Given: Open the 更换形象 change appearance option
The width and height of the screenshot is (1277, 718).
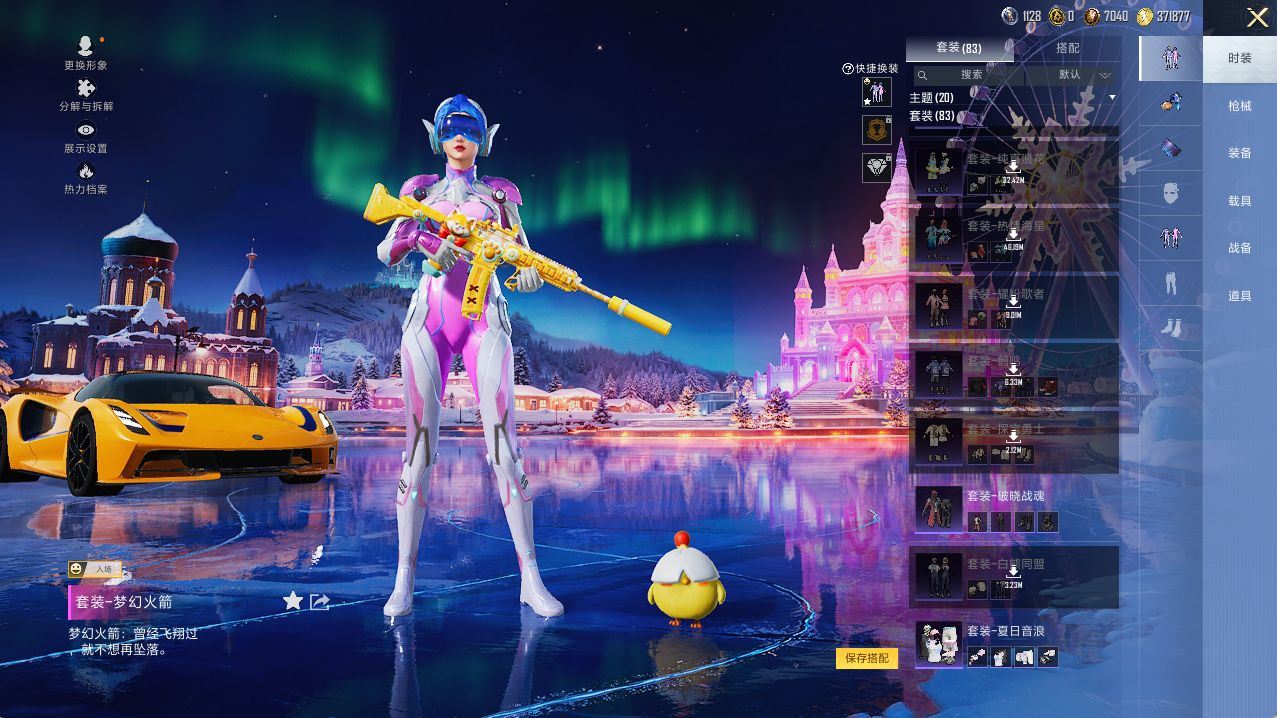Looking at the screenshot, I should 86,52.
